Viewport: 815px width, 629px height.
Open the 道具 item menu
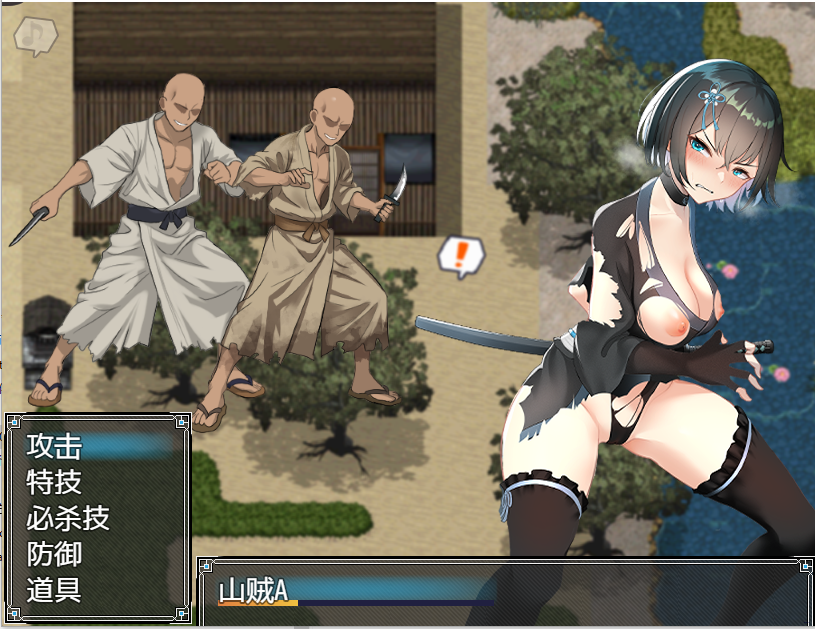point(55,590)
